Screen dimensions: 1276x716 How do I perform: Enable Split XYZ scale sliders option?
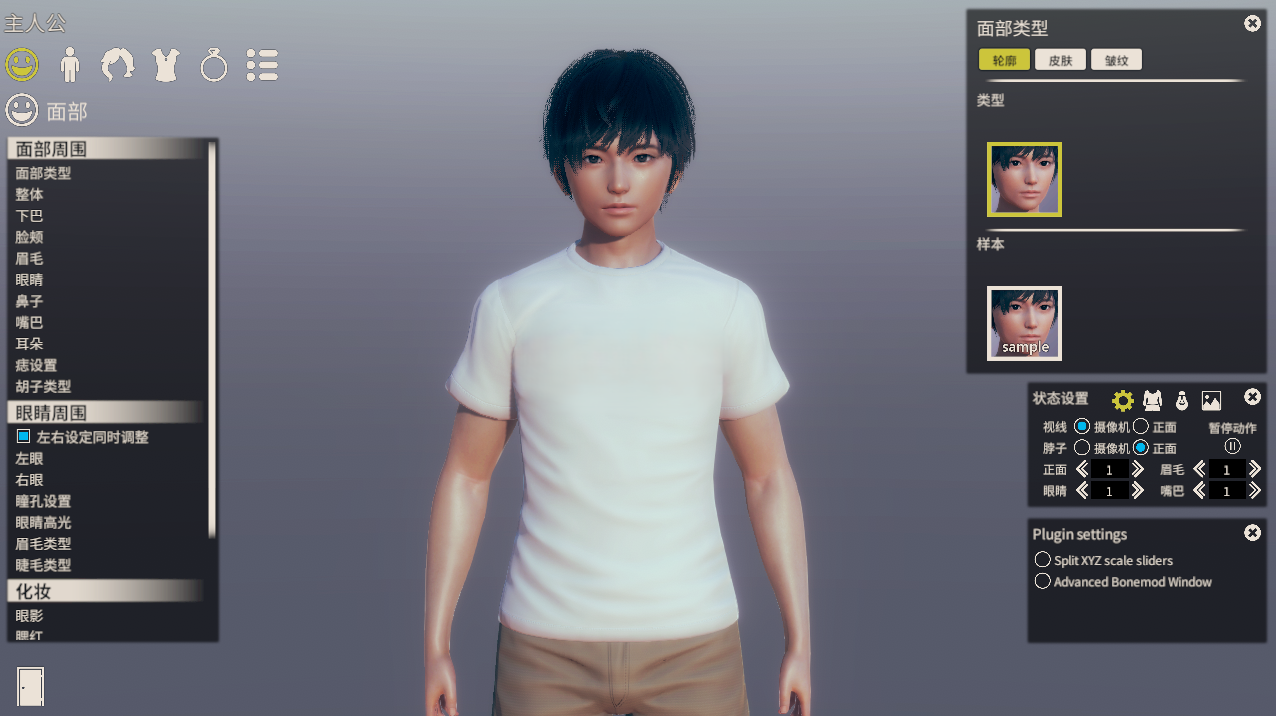[x=1043, y=560]
